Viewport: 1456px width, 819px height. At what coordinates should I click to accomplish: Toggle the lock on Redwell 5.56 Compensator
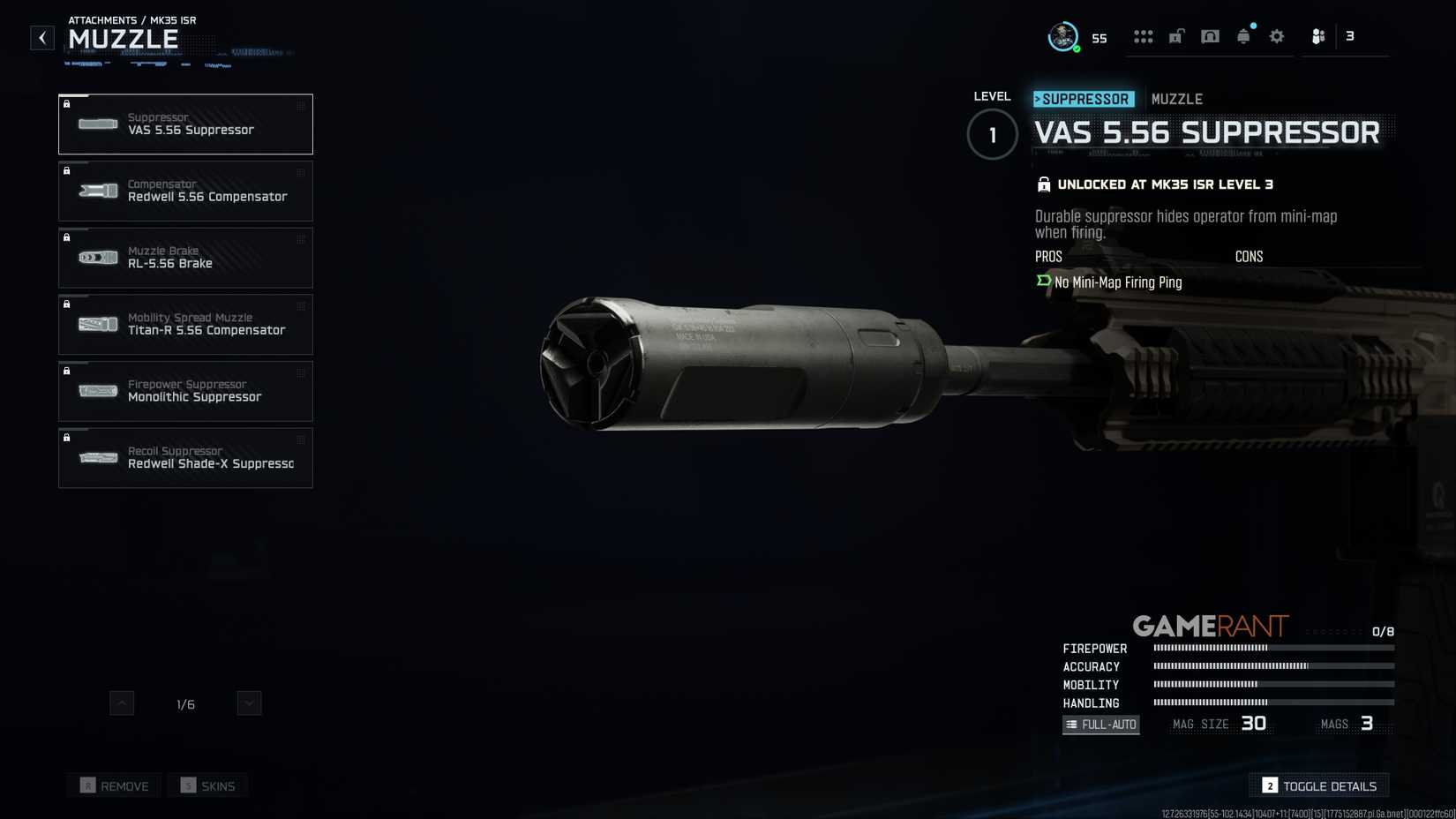tap(68, 171)
